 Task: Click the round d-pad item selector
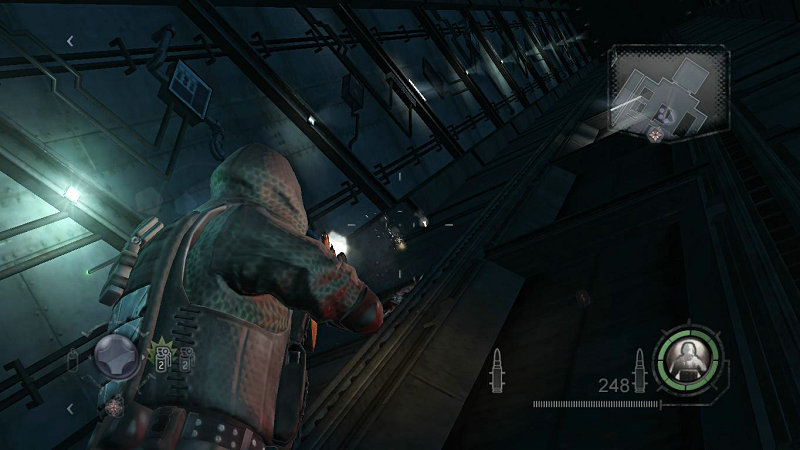coord(118,358)
